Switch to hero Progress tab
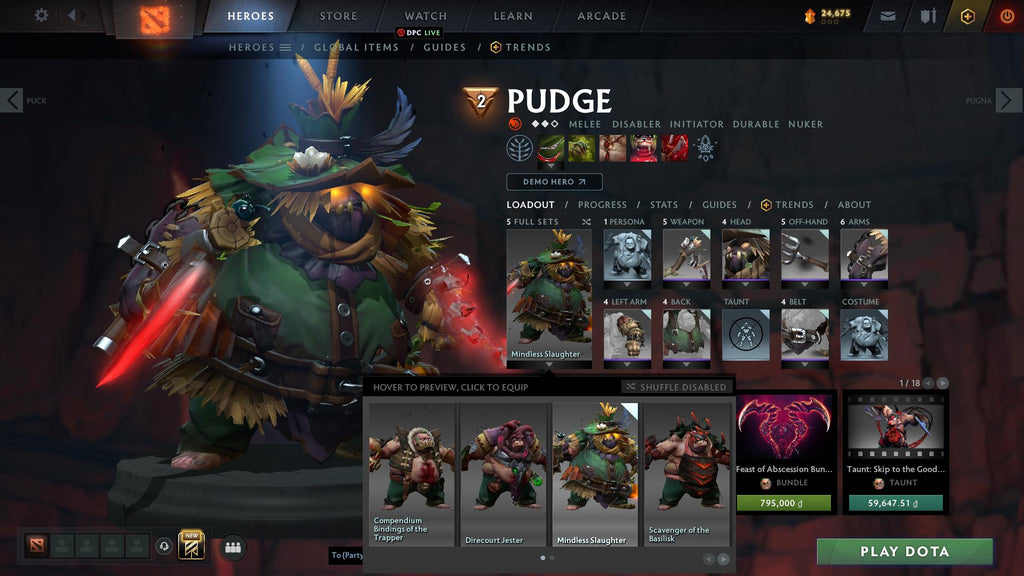Viewport: 1024px width, 576px height. click(602, 205)
